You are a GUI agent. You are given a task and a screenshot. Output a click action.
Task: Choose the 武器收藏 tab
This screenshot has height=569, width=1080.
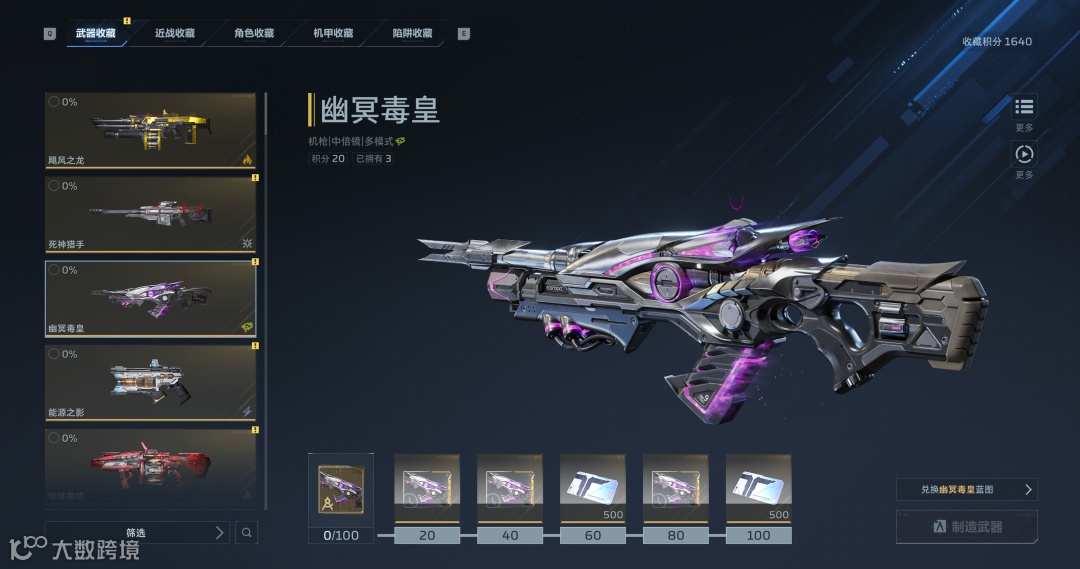(x=96, y=33)
